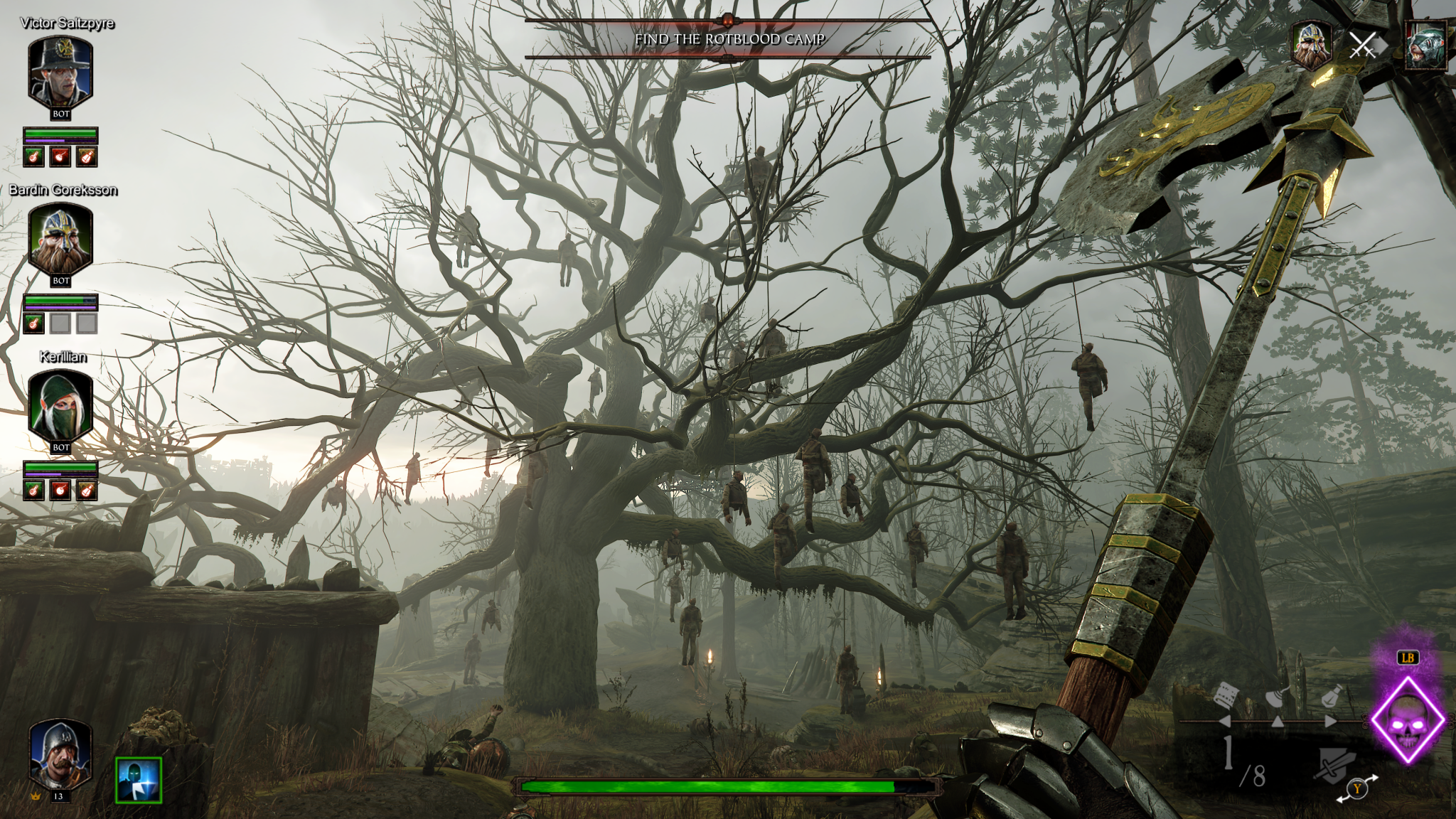The height and width of the screenshot is (819, 1456).
Task: Click Bardin's portrait in the kill feed
Action: [x=1312, y=45]
